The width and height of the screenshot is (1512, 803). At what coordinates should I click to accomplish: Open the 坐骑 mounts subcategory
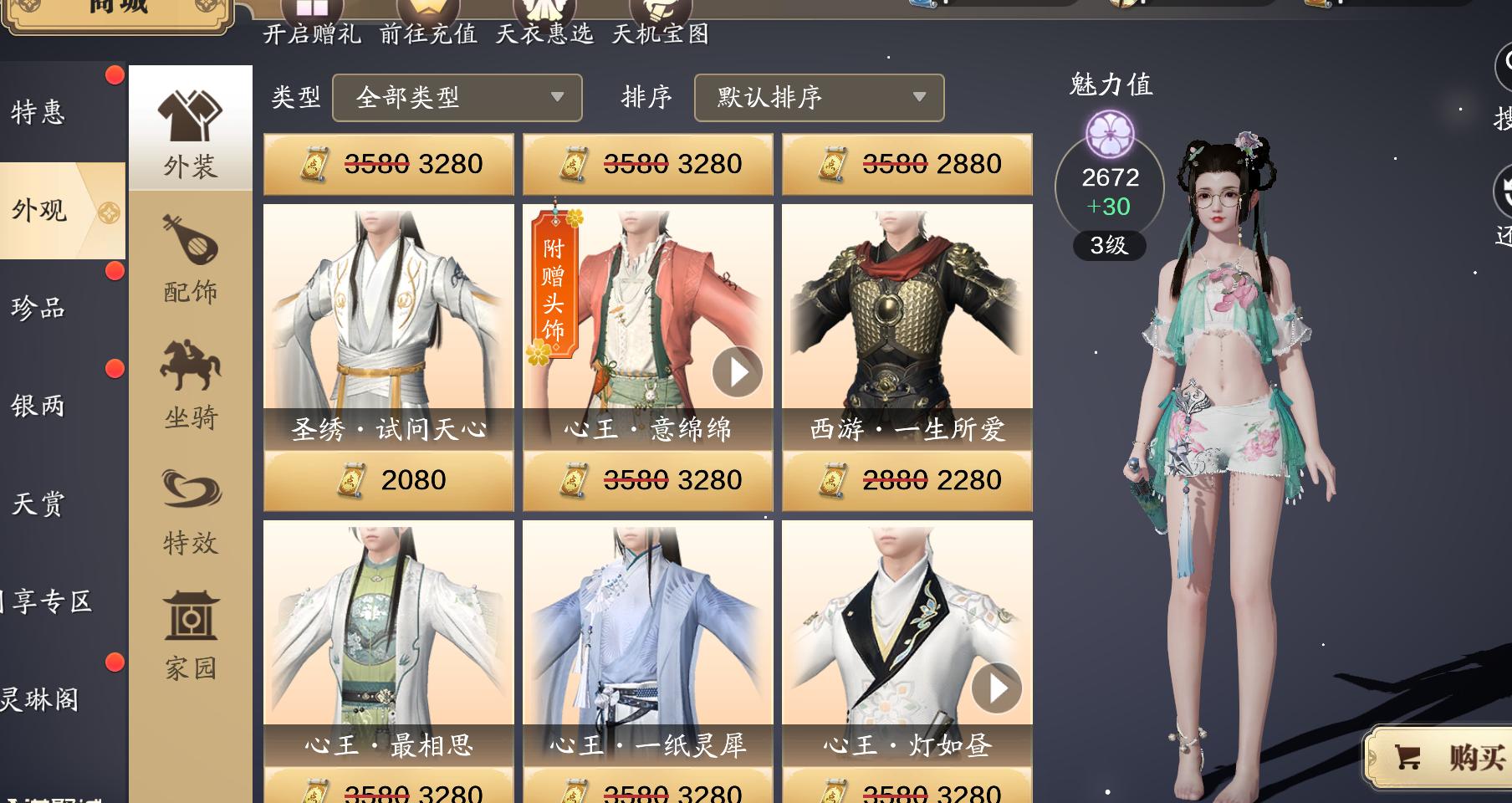point(191,381)
